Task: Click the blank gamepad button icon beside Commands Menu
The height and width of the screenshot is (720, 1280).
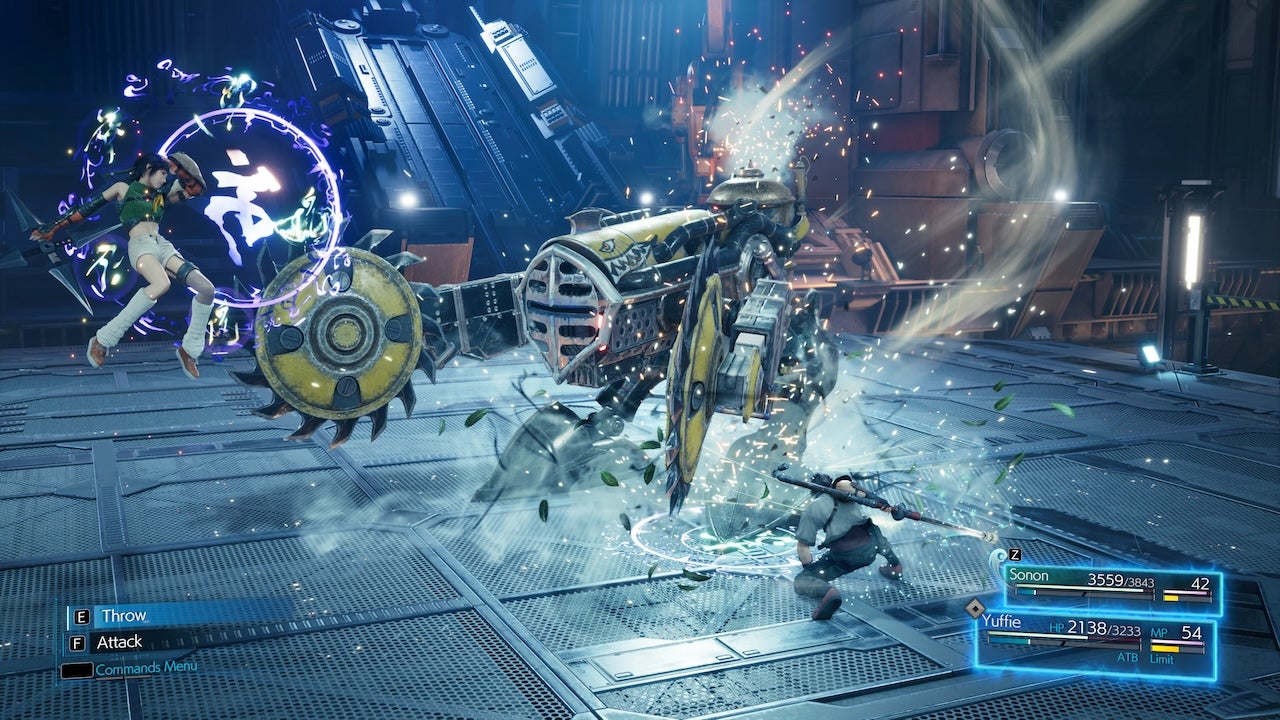Action: pyautogui.click(x=75, y=671)
